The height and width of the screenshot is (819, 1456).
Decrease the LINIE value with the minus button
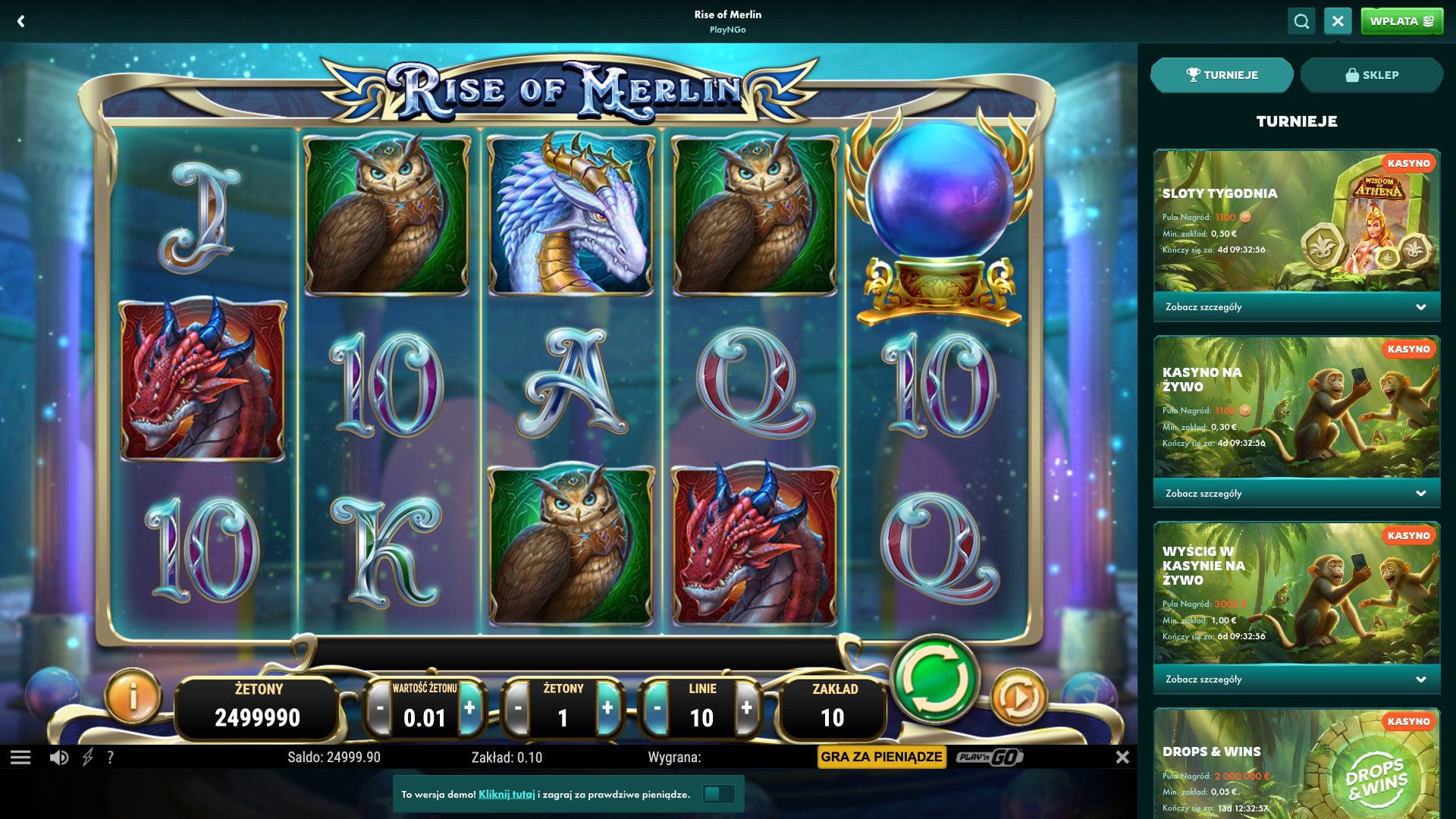click(655, 708)
